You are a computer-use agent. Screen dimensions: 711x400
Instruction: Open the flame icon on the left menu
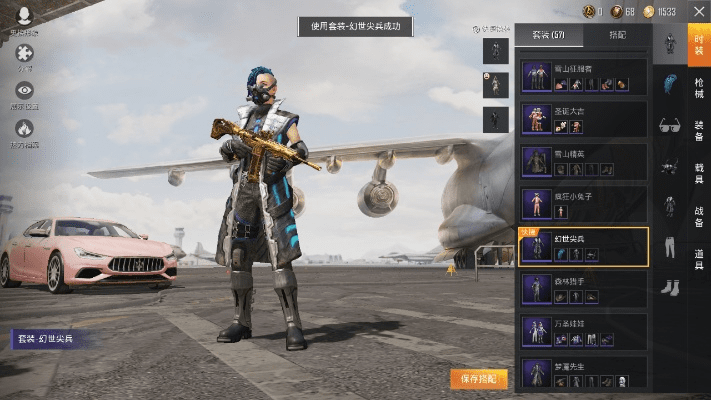(24, 128)
